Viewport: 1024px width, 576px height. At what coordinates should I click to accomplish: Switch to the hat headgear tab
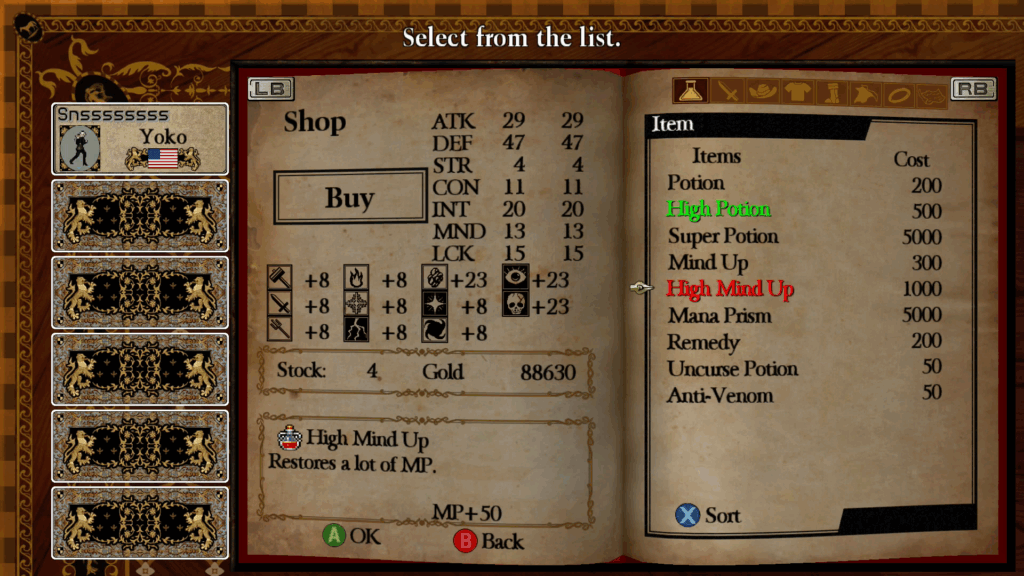762,92
